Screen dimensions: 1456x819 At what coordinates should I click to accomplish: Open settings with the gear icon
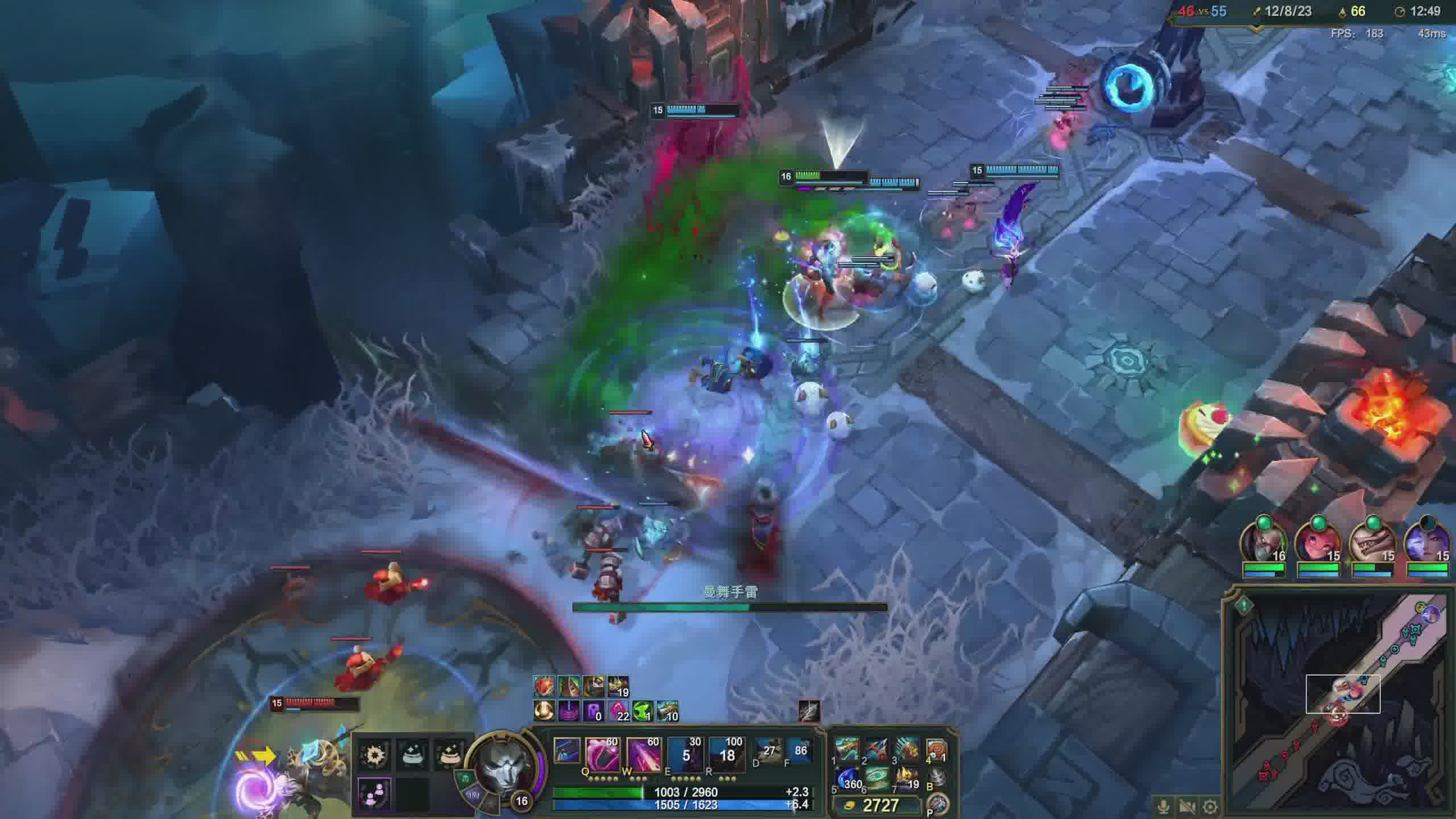[1210, 806]
